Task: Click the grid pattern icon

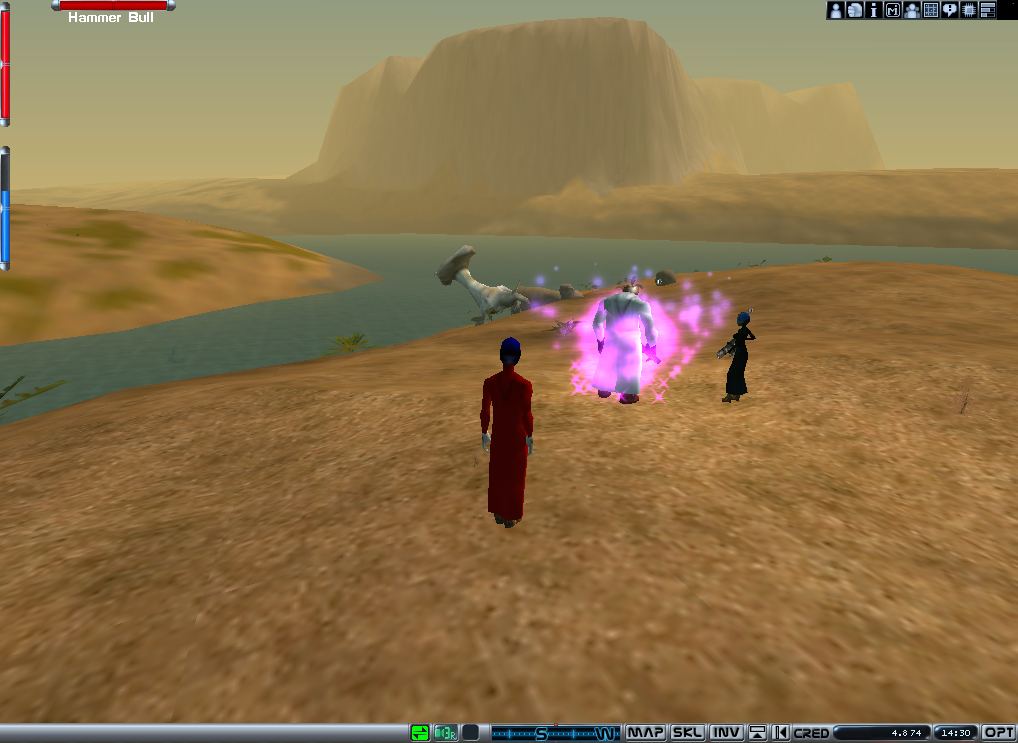Action: [x=931, y=10]
